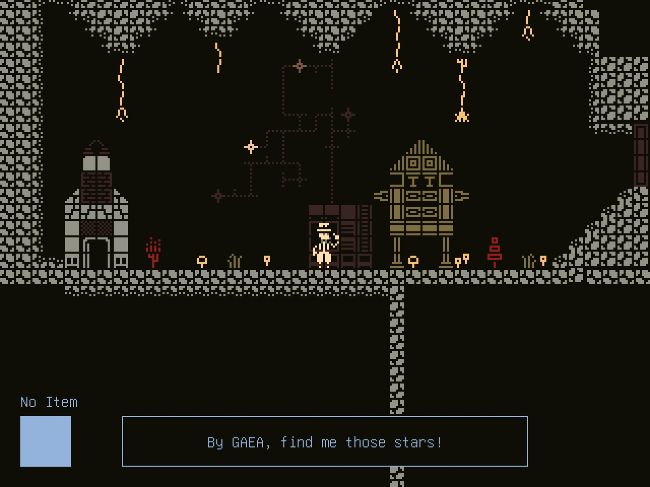This screenshot has width=650, height=487.
Task: Select the blue item slot labeled No Item
Action: tap(45, 441)
